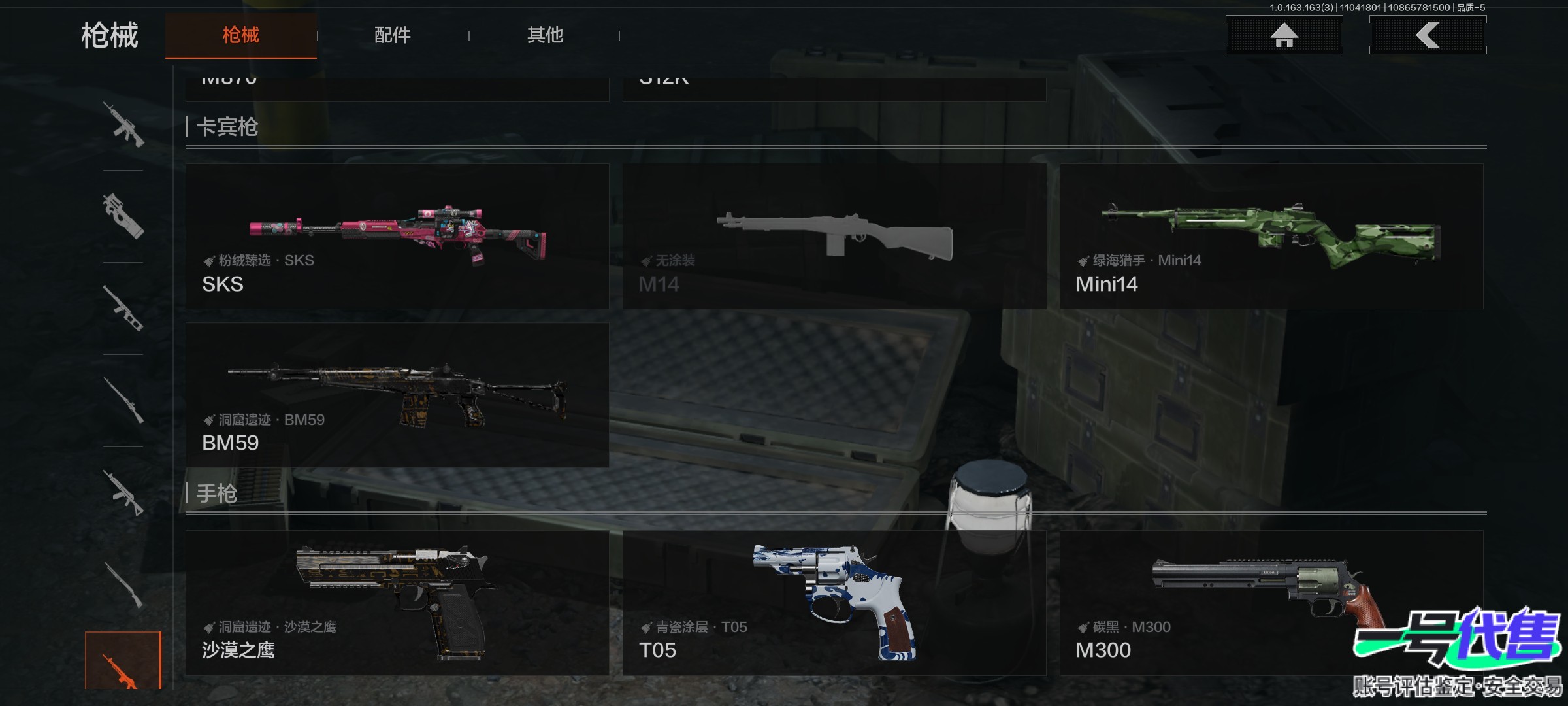Select the P90 submachine gun category icon

click(123, 216)
